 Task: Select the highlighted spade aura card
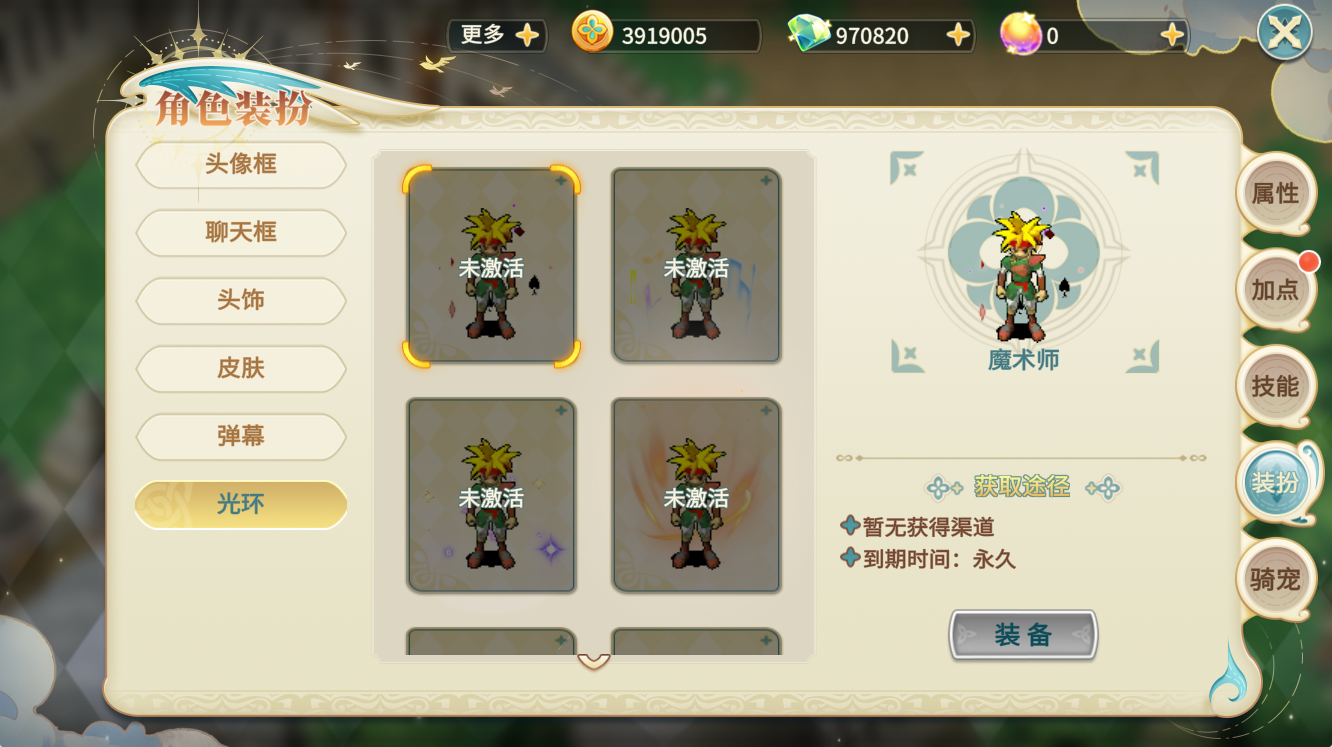coord(491,266)
